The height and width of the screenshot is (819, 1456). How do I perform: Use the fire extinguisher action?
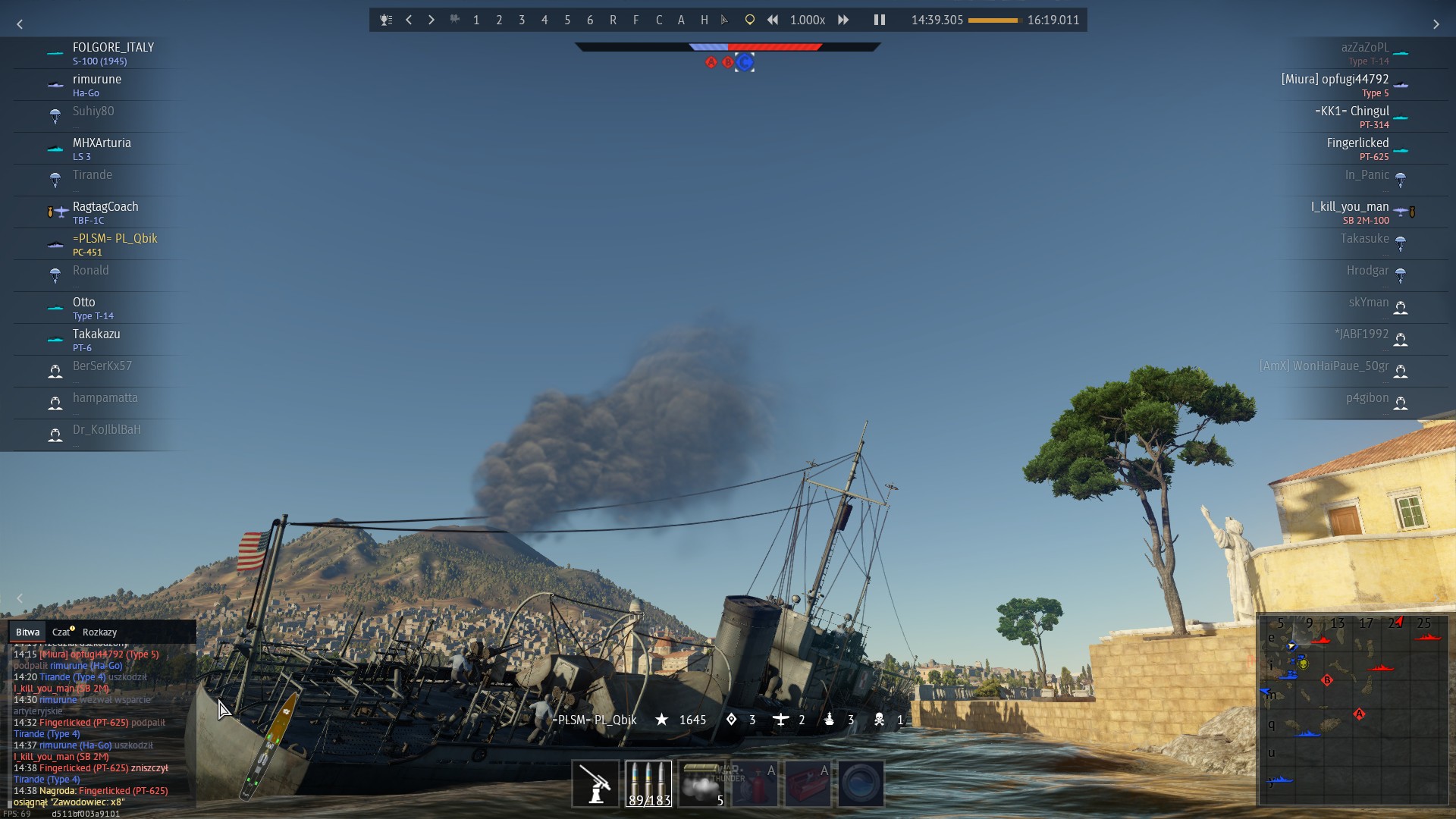755,784
